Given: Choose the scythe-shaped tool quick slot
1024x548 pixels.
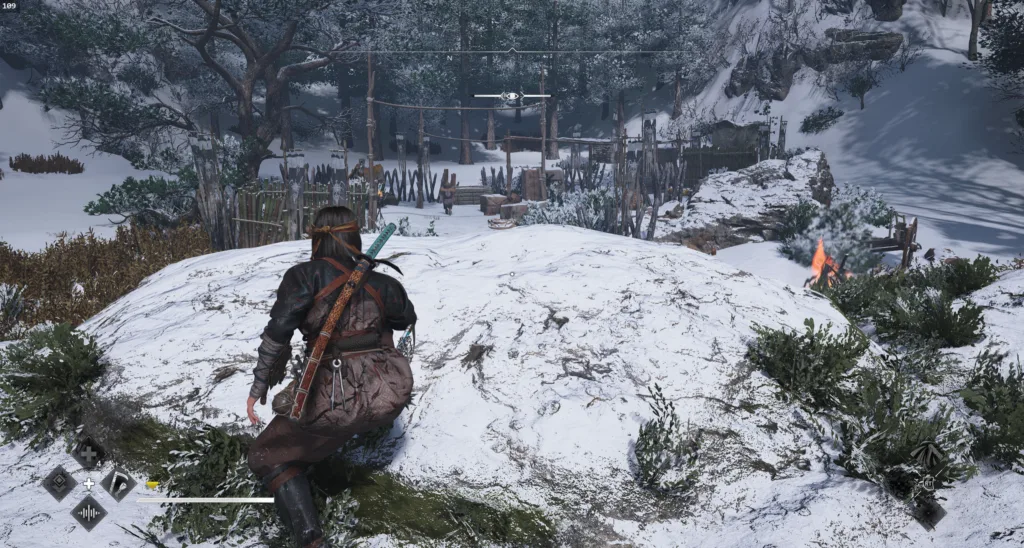Looking at the screenshot, I should click(x=118, y=484).
